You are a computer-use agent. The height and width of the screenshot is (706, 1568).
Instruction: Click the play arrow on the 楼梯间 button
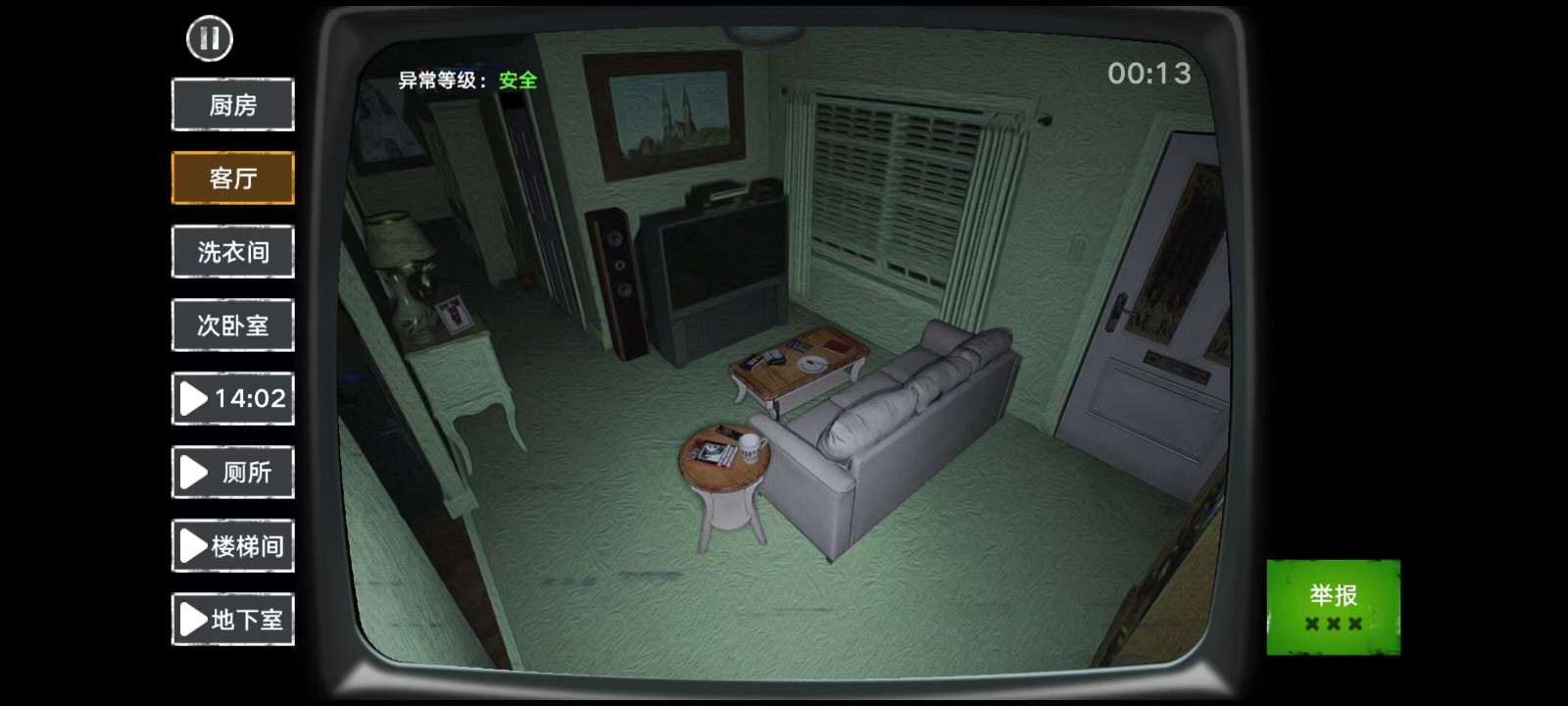191,546
